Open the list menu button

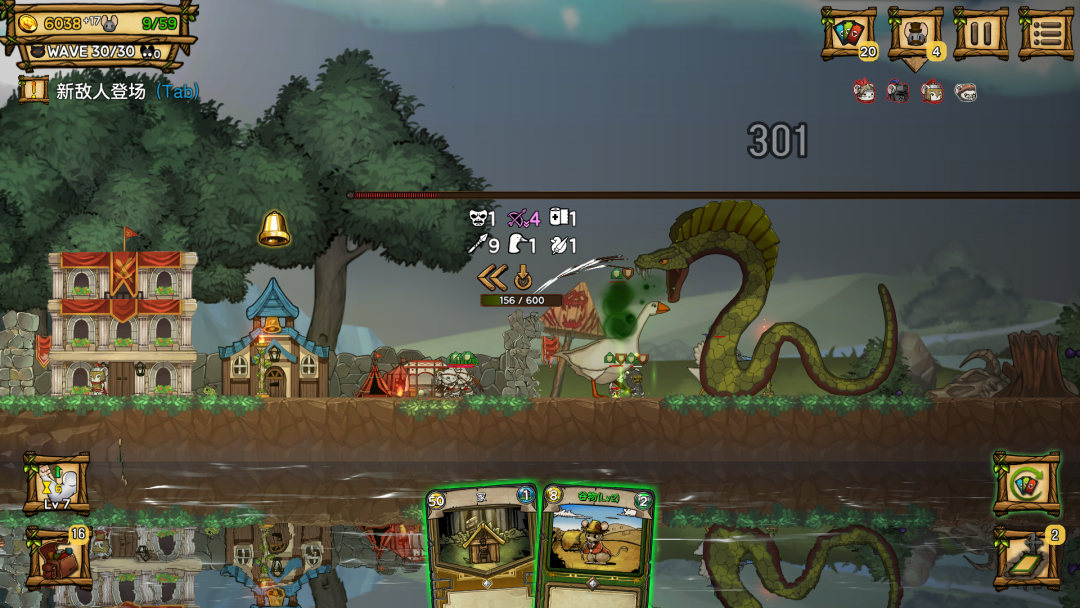1046,34
